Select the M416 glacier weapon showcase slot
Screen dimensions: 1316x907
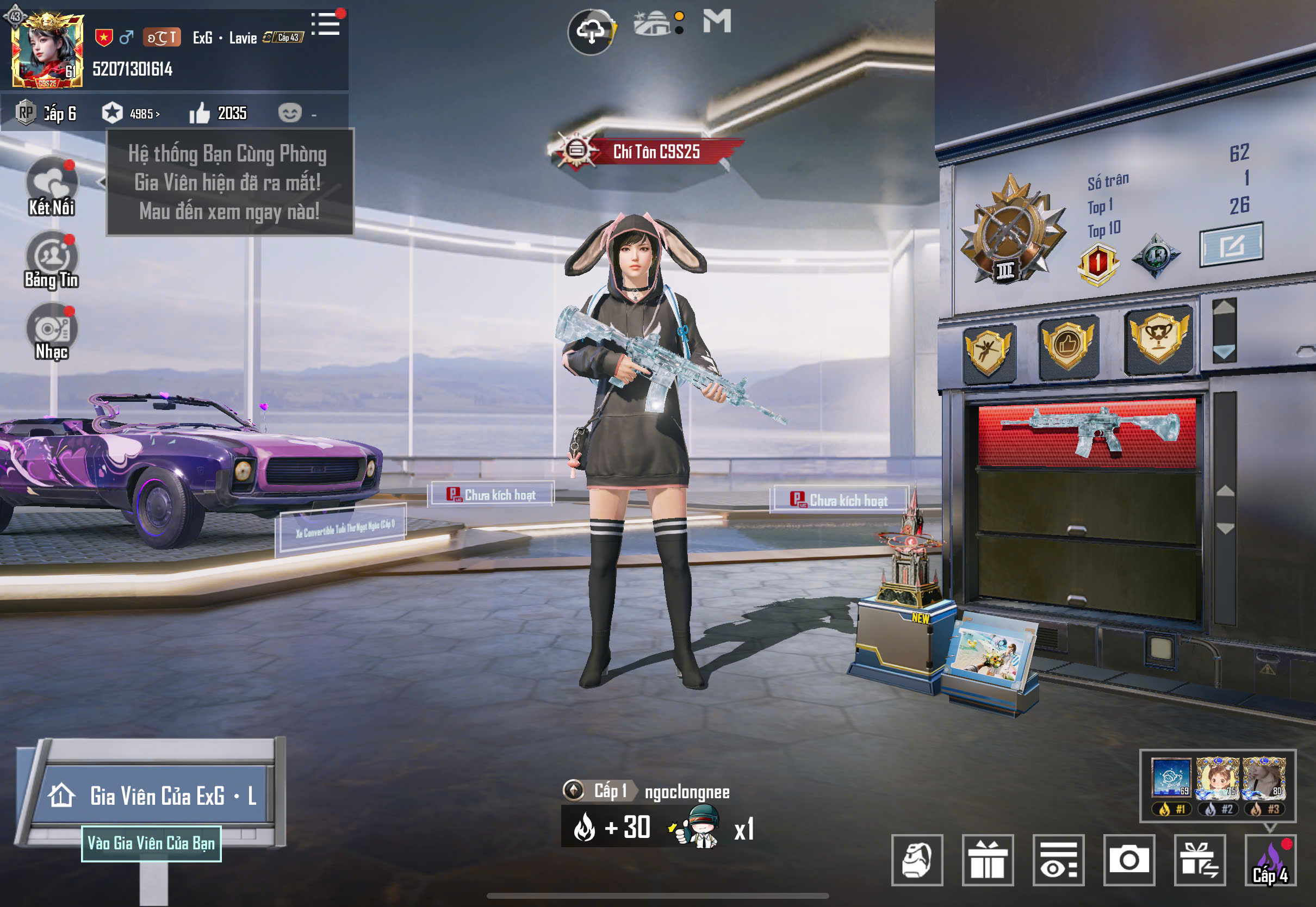[x=1088, y=433]
